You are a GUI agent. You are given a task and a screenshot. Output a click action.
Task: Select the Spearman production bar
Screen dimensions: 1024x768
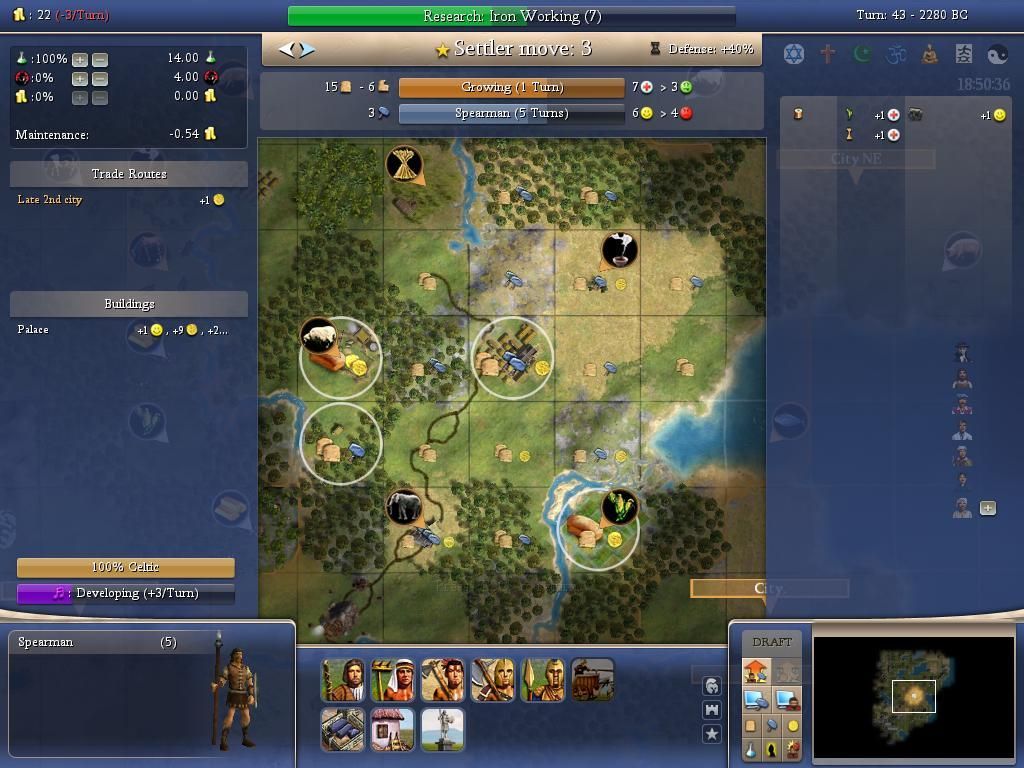point(511,113)
